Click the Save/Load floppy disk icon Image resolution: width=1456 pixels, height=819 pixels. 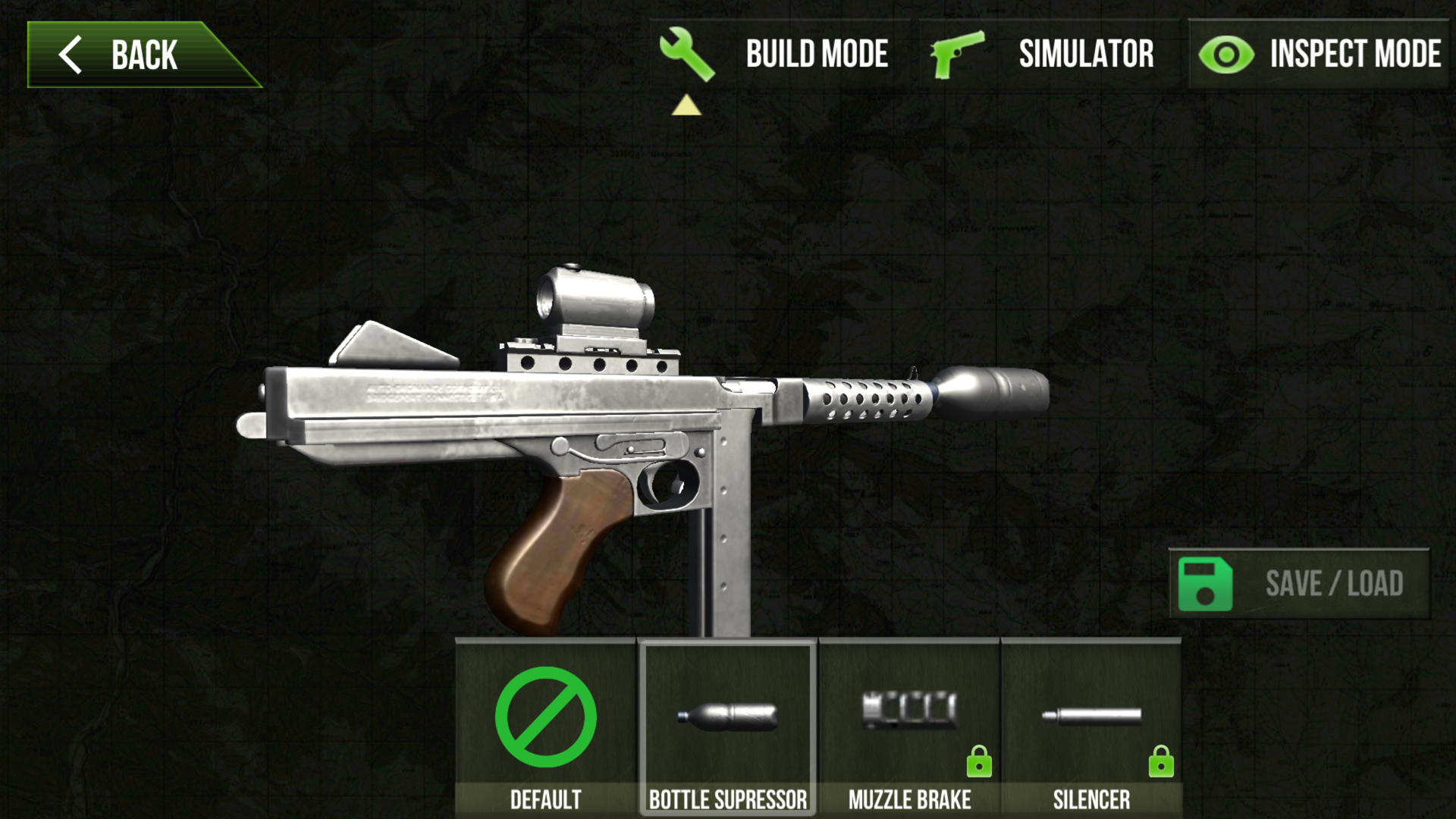(1204, 584)
